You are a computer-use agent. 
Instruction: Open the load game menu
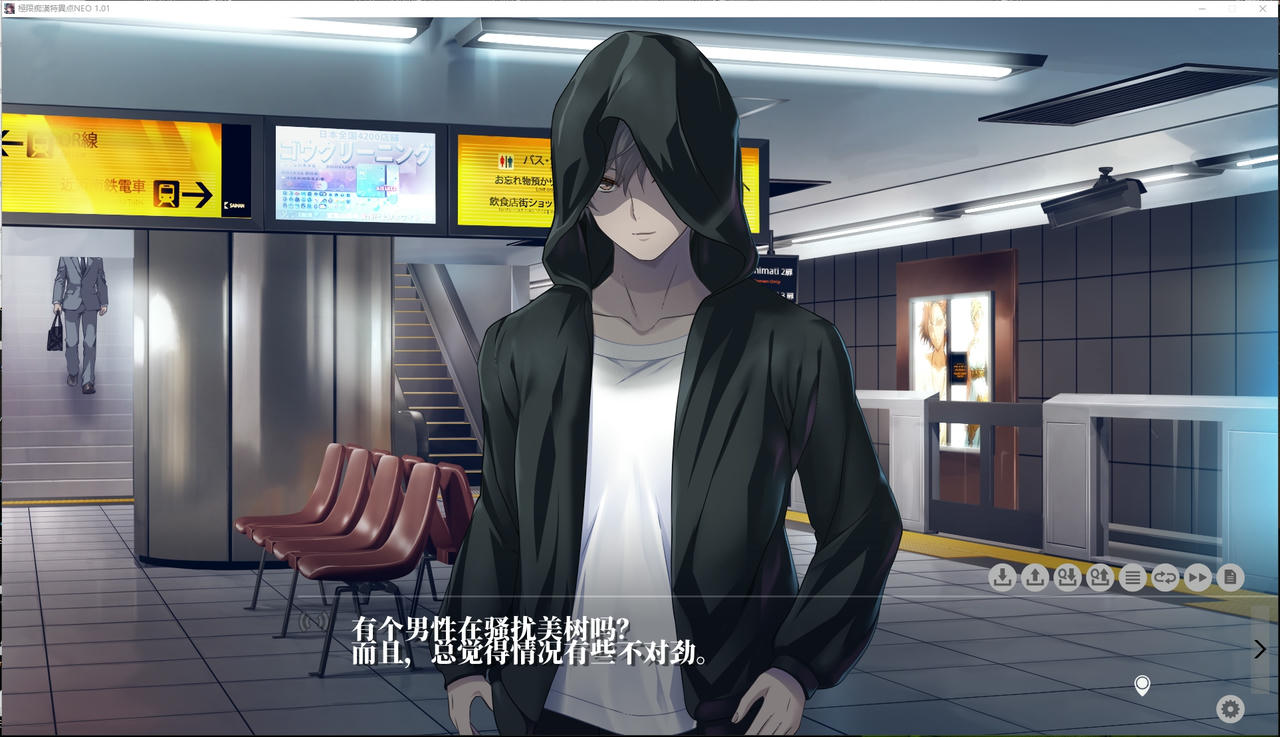pyautogui.click(x=1035, y=577)
